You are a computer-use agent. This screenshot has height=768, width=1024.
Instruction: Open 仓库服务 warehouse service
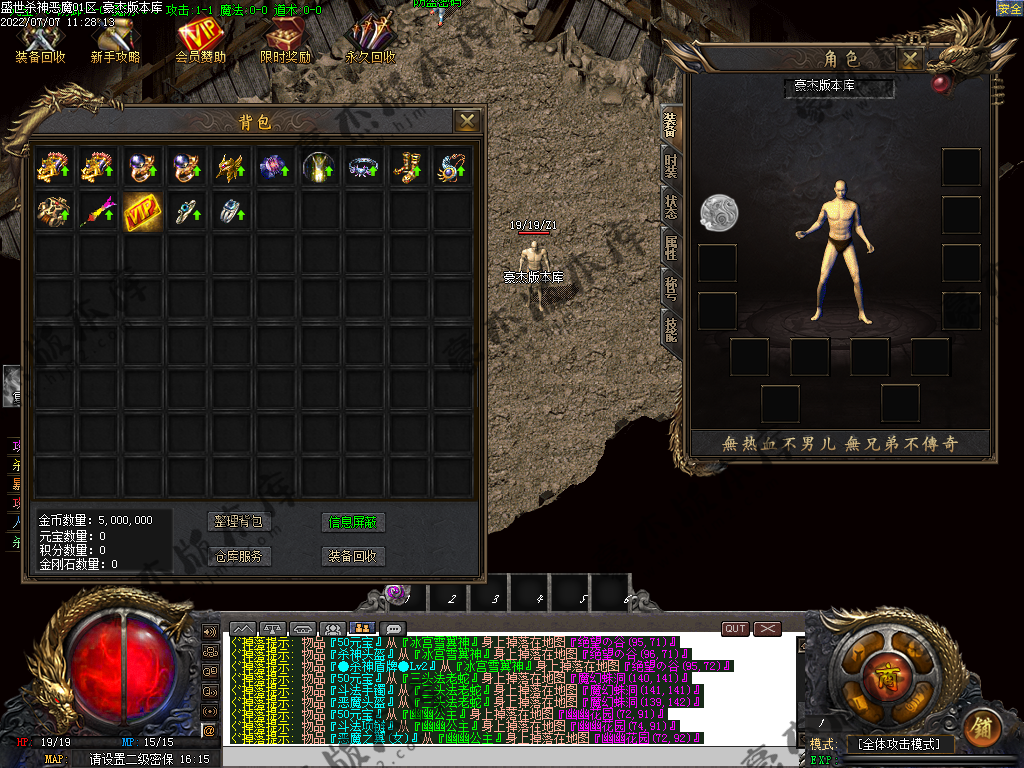click(x=240, y=556)
